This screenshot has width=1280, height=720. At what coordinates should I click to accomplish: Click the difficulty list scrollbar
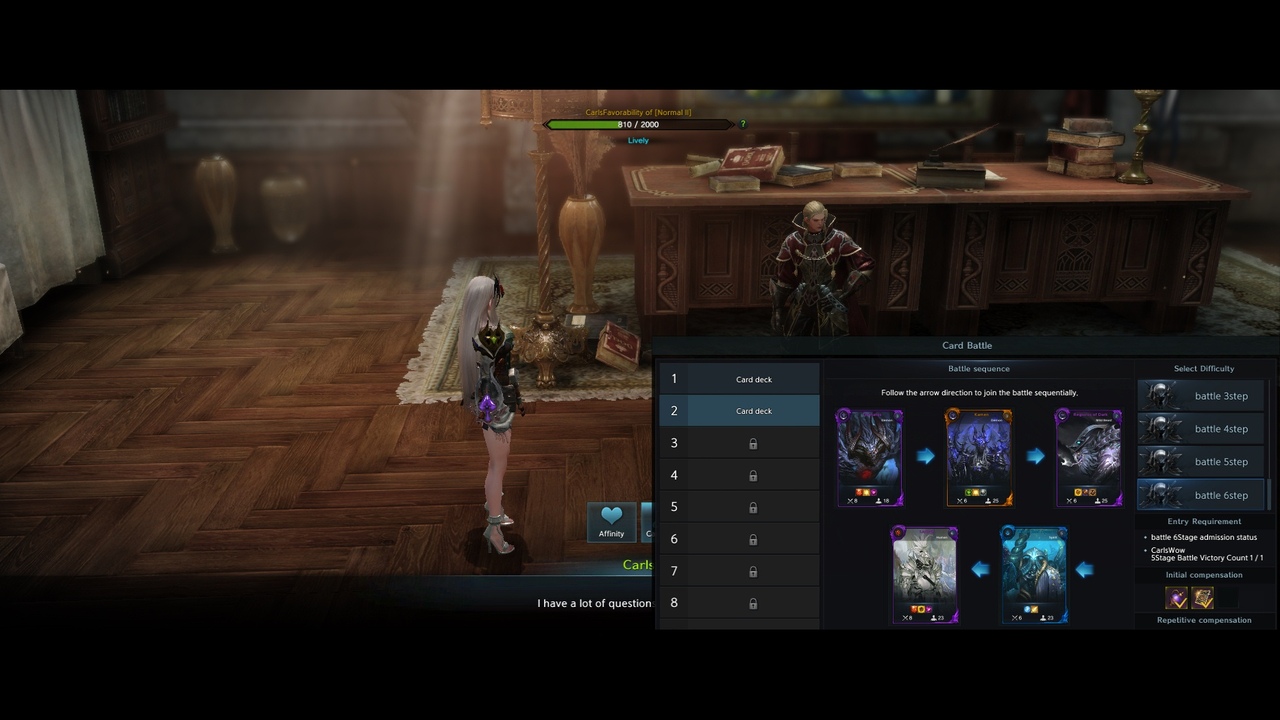1270,494
